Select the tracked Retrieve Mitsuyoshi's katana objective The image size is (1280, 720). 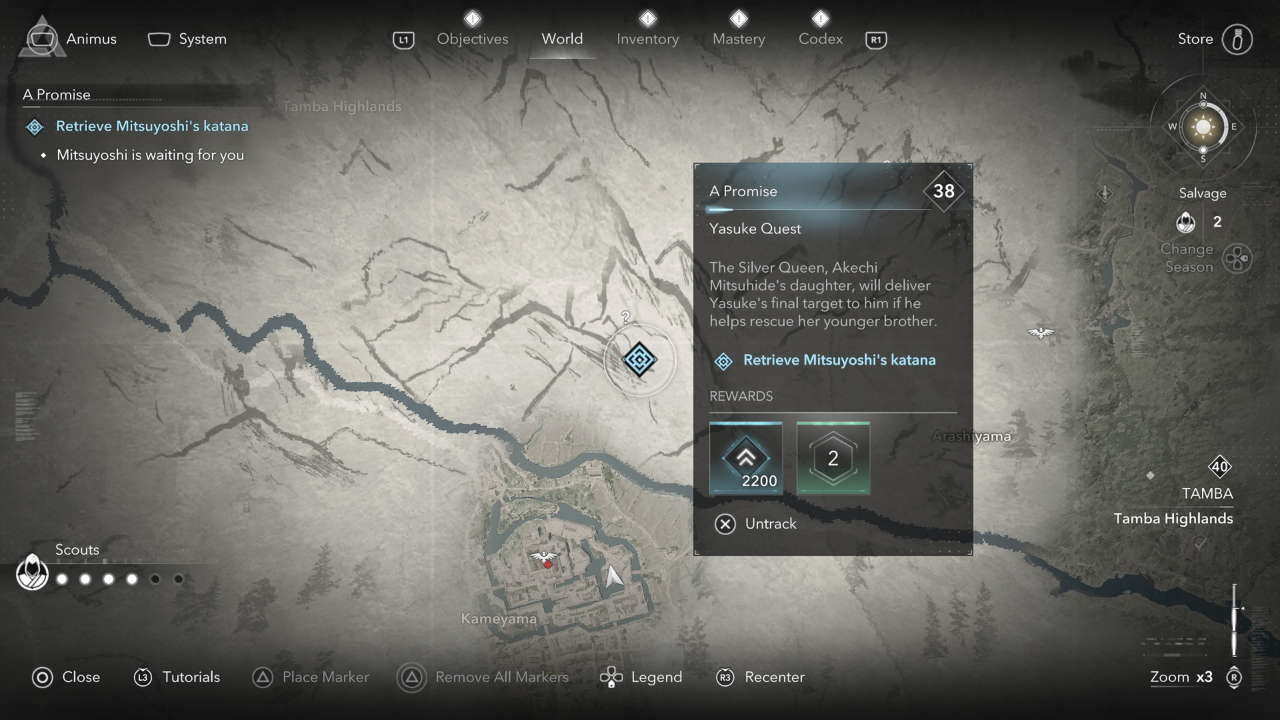[151, 127]
